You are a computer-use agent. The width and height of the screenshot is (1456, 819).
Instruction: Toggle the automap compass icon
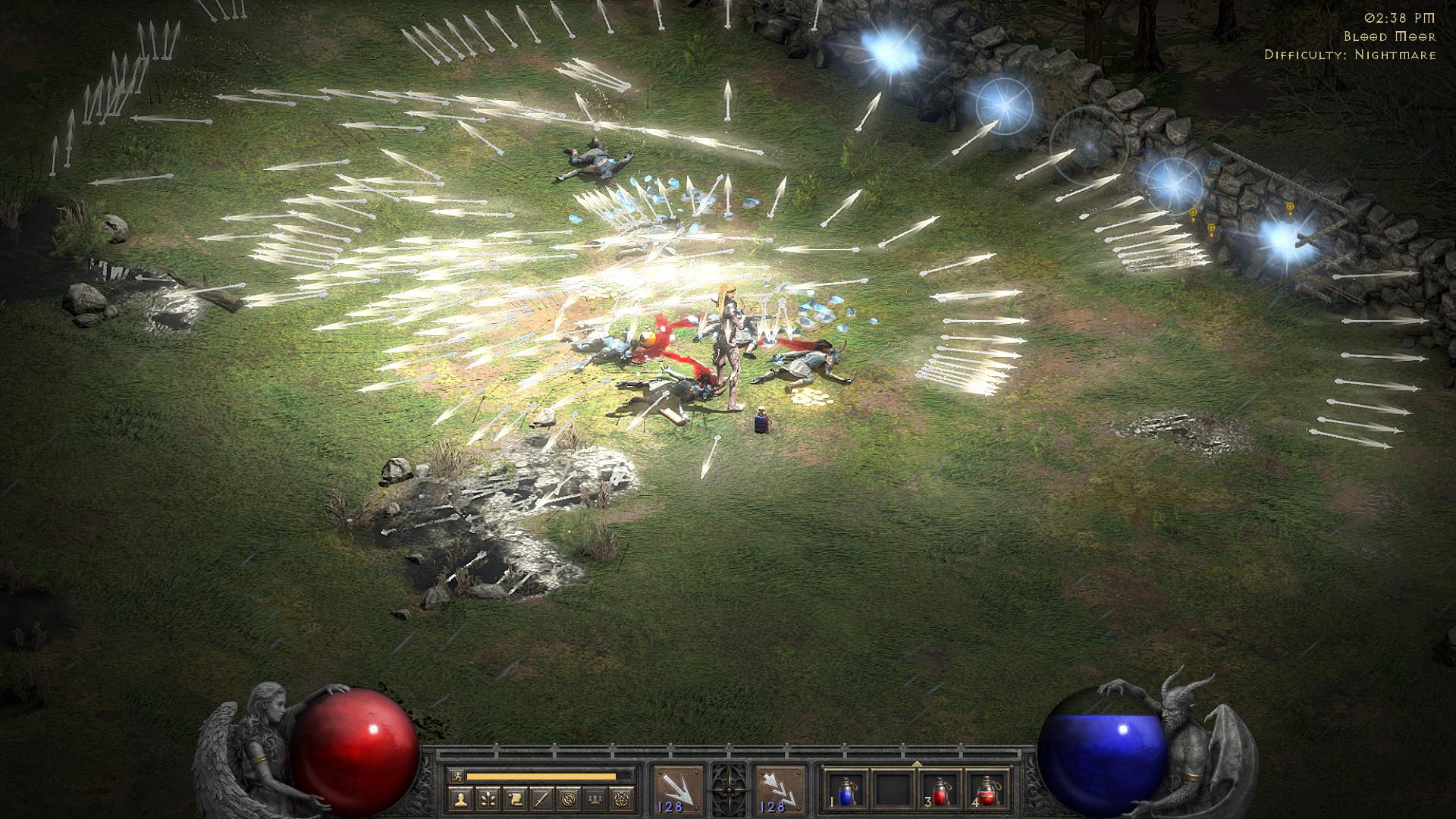point(570,799)
